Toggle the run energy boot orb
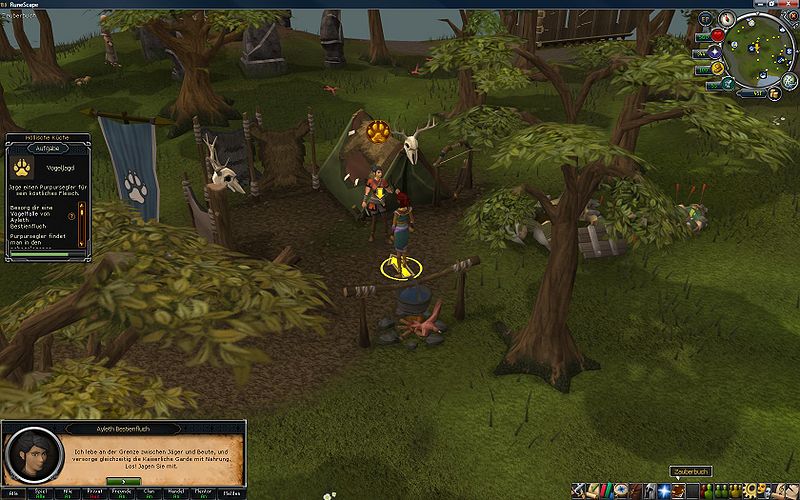This screenshot has width=800, height=500. [716, 69]
